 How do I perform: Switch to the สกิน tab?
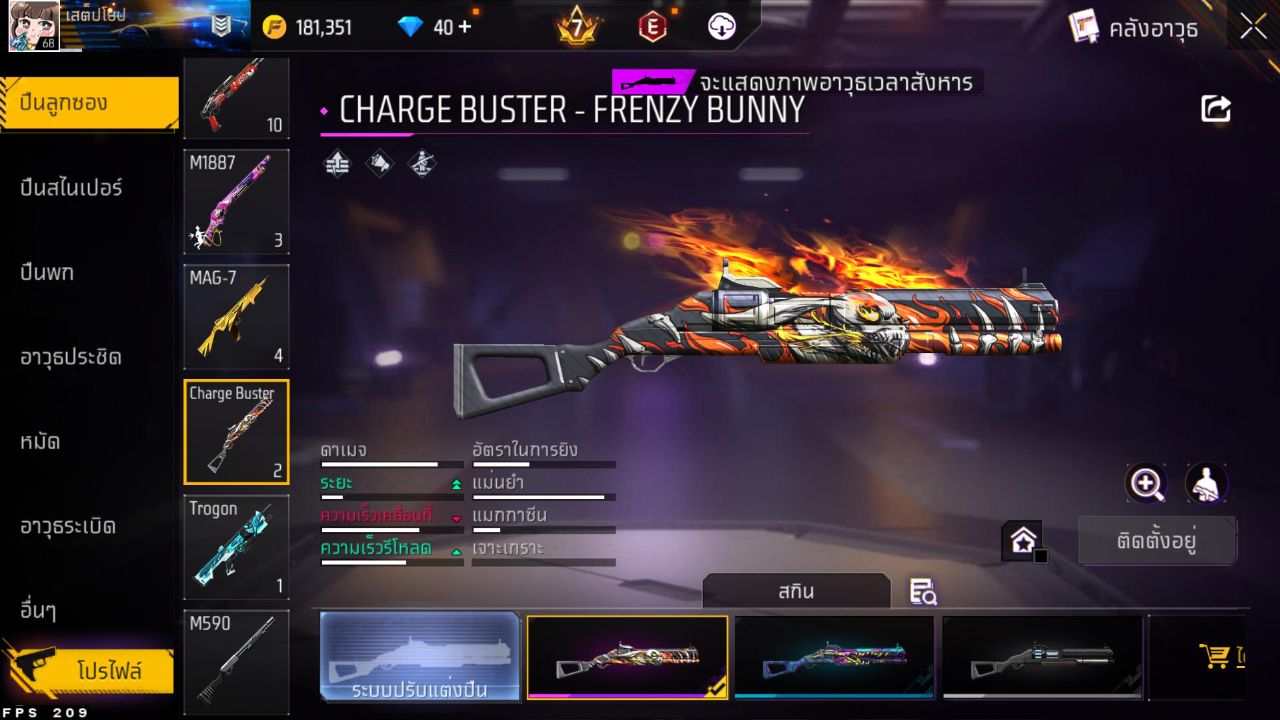(x=797, y=591)
